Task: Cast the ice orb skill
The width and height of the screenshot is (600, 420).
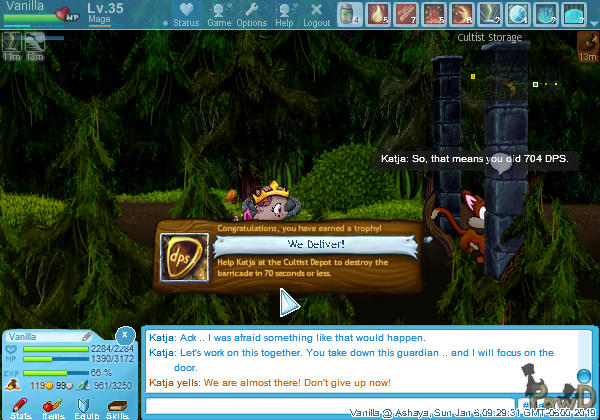Action: click(517, 14)
